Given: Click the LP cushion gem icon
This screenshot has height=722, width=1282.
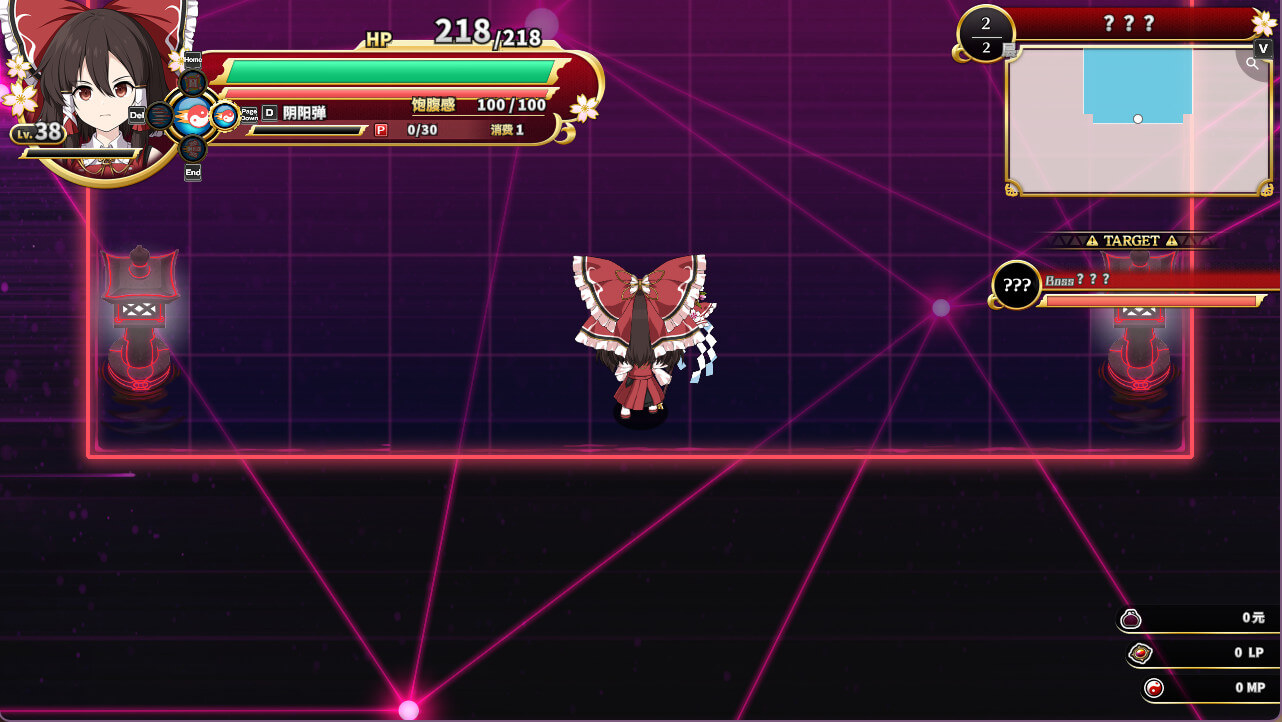Looking at the screenshot, I should 1140,654.
